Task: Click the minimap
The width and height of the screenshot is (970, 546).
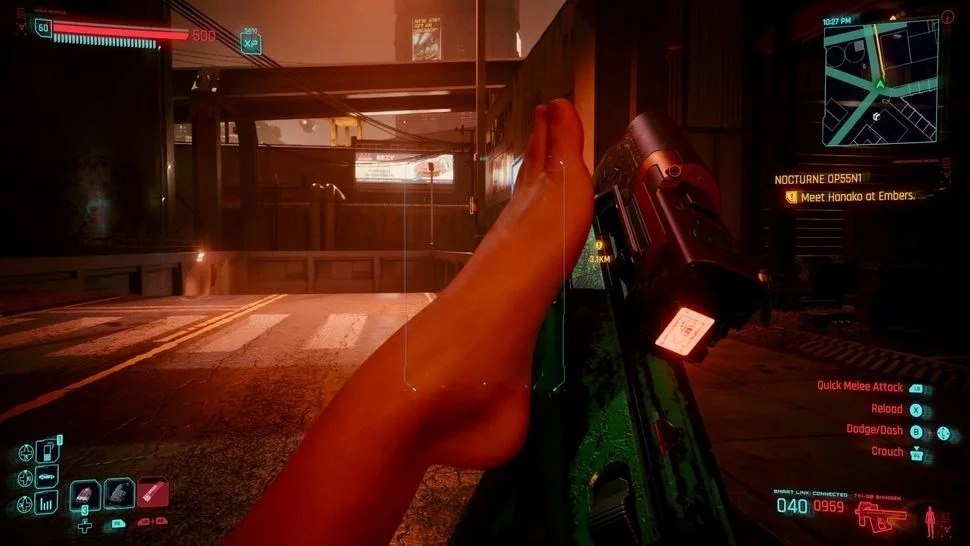Action: pyautogui.click(x=881, y=84)
